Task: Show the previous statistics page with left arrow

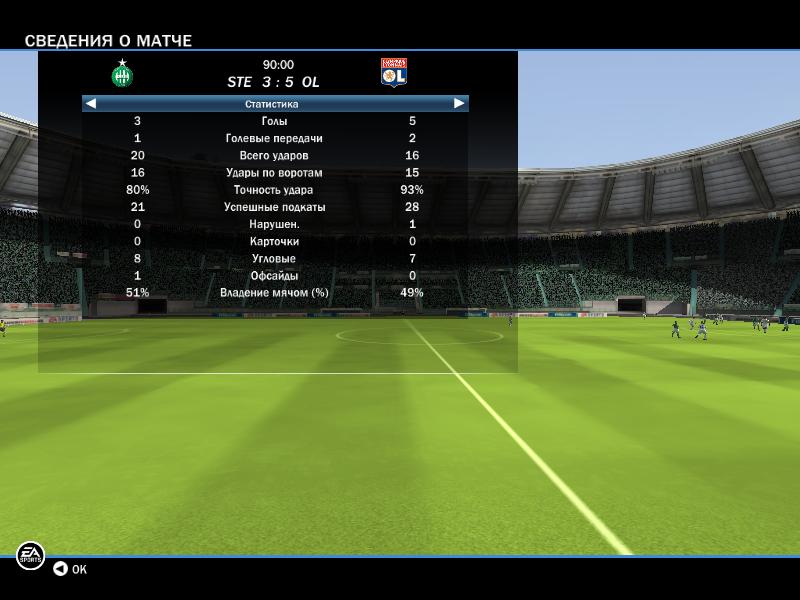Action: [x=91, y=103]
